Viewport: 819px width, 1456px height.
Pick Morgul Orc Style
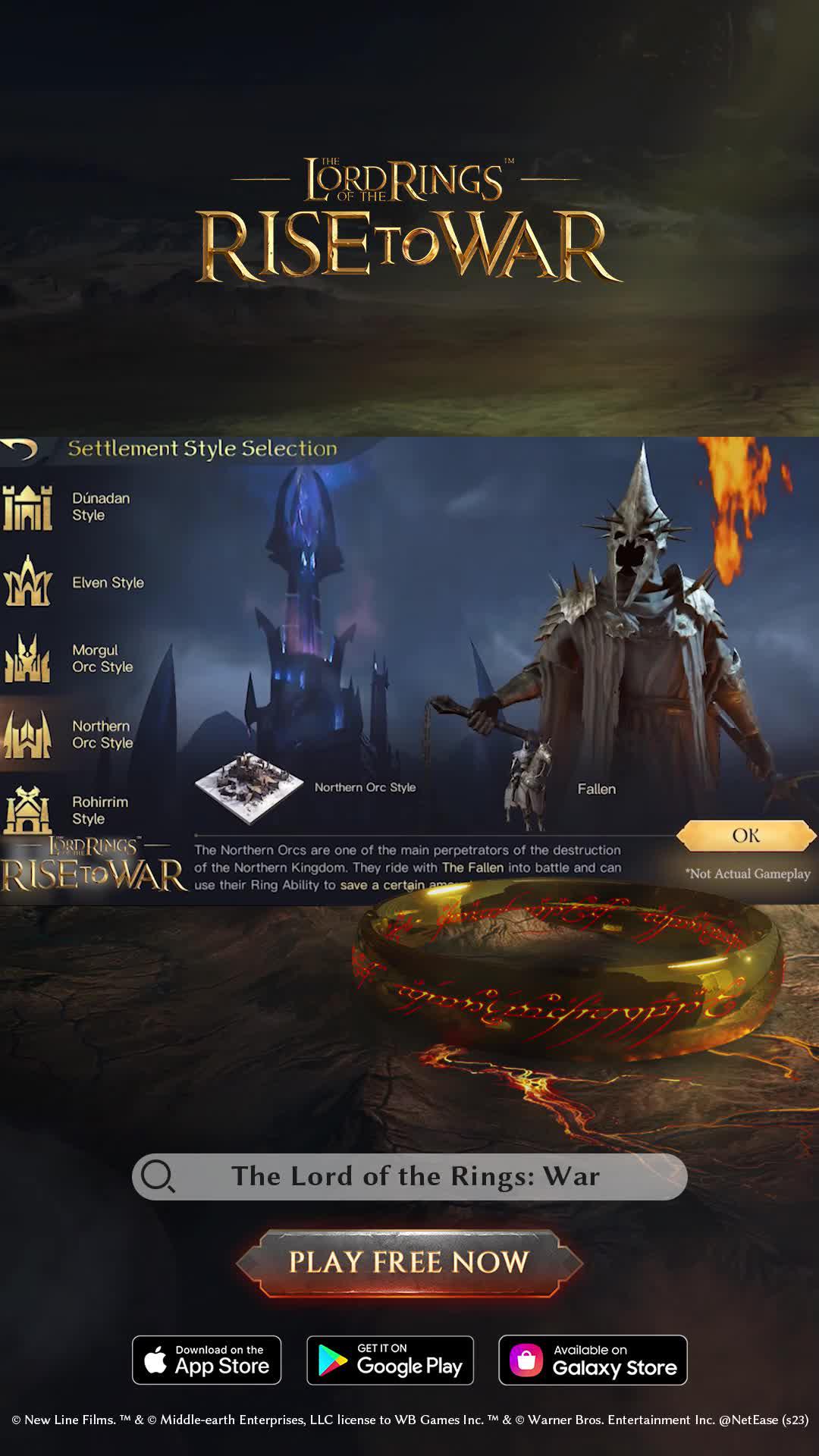pos(70,658)
